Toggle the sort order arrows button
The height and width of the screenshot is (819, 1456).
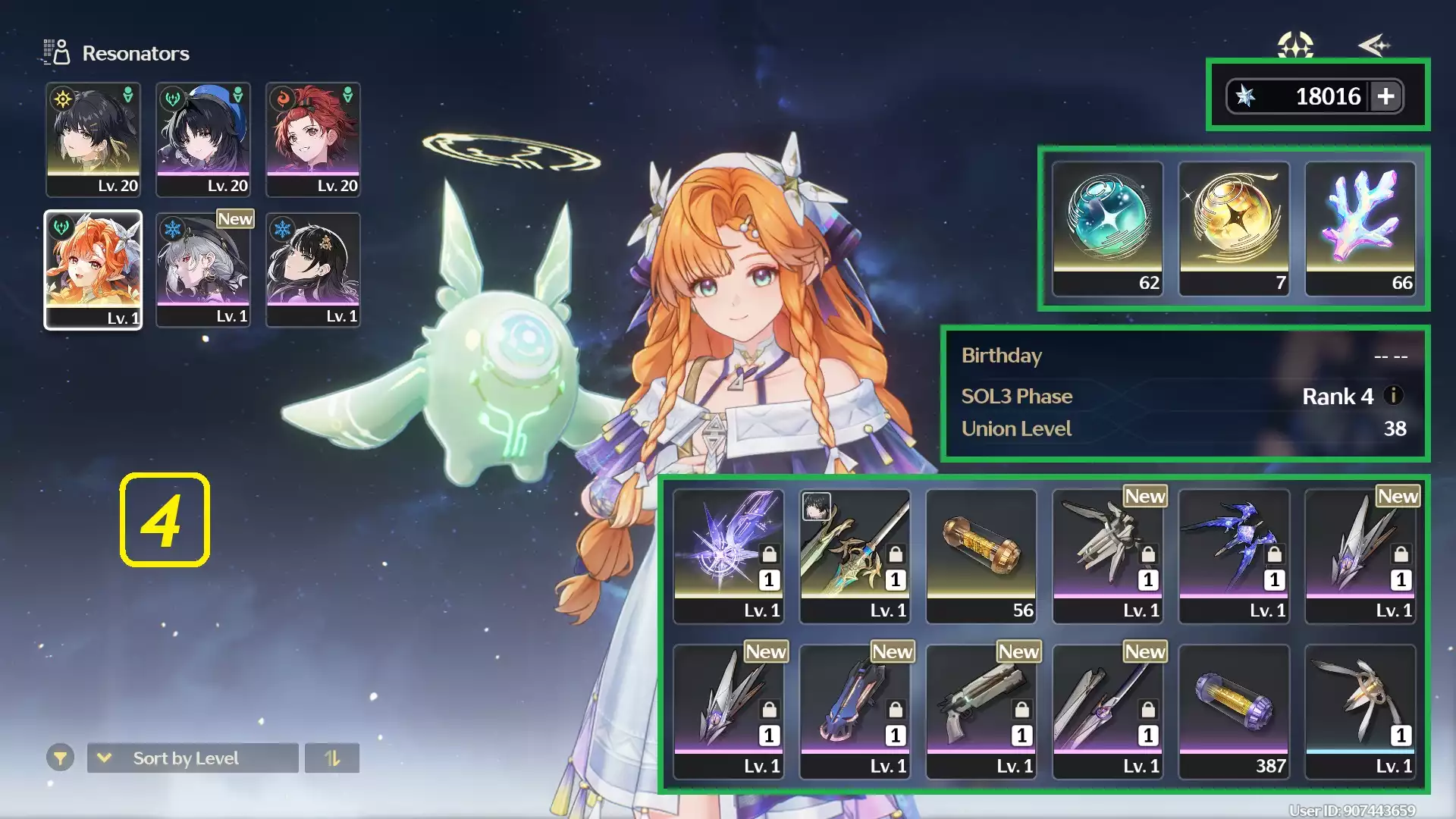[332, 758]
